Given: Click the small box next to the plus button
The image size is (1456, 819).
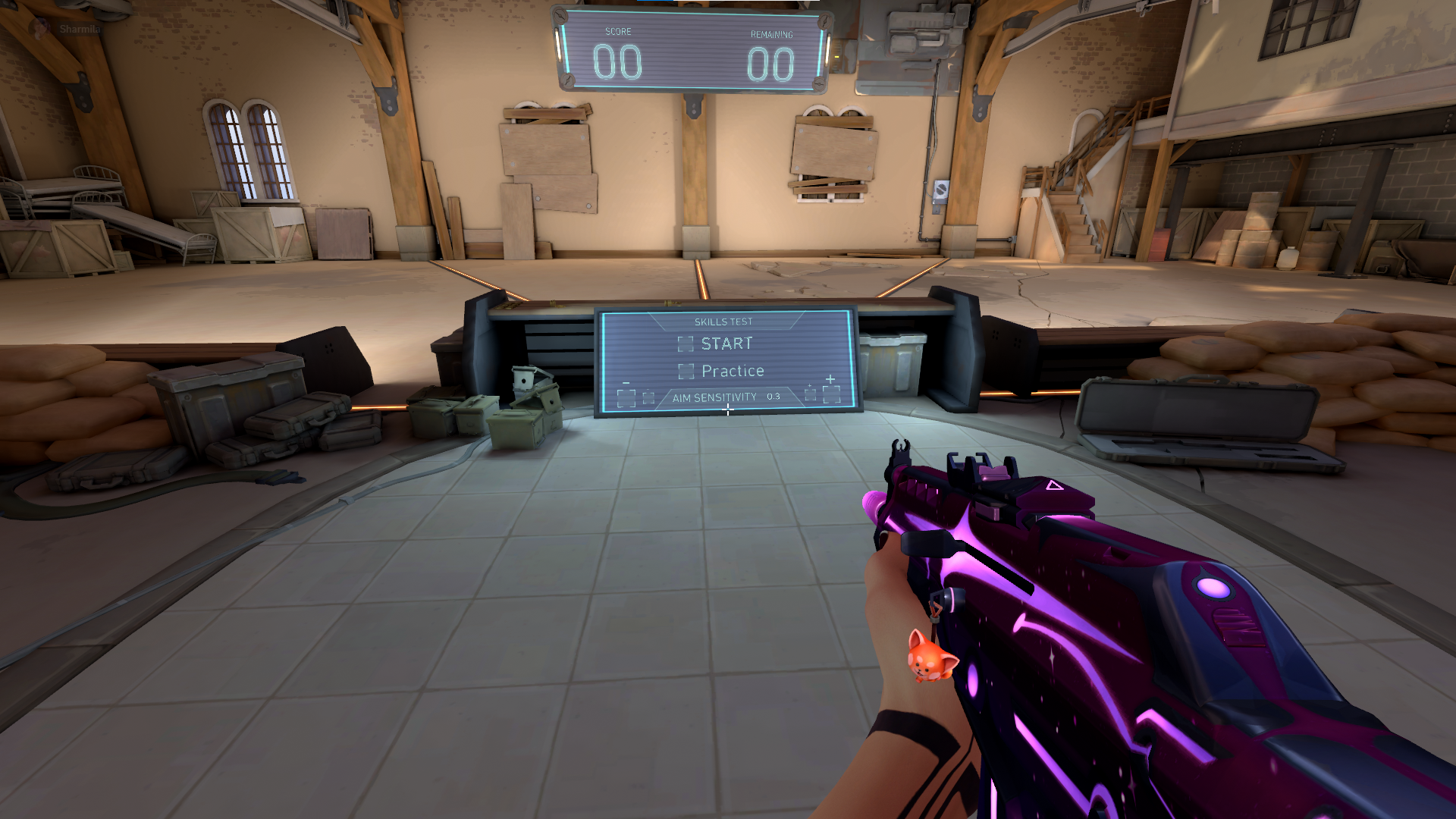Looking at the screenshot, I should pyautogui.click(x=810, y=394).
